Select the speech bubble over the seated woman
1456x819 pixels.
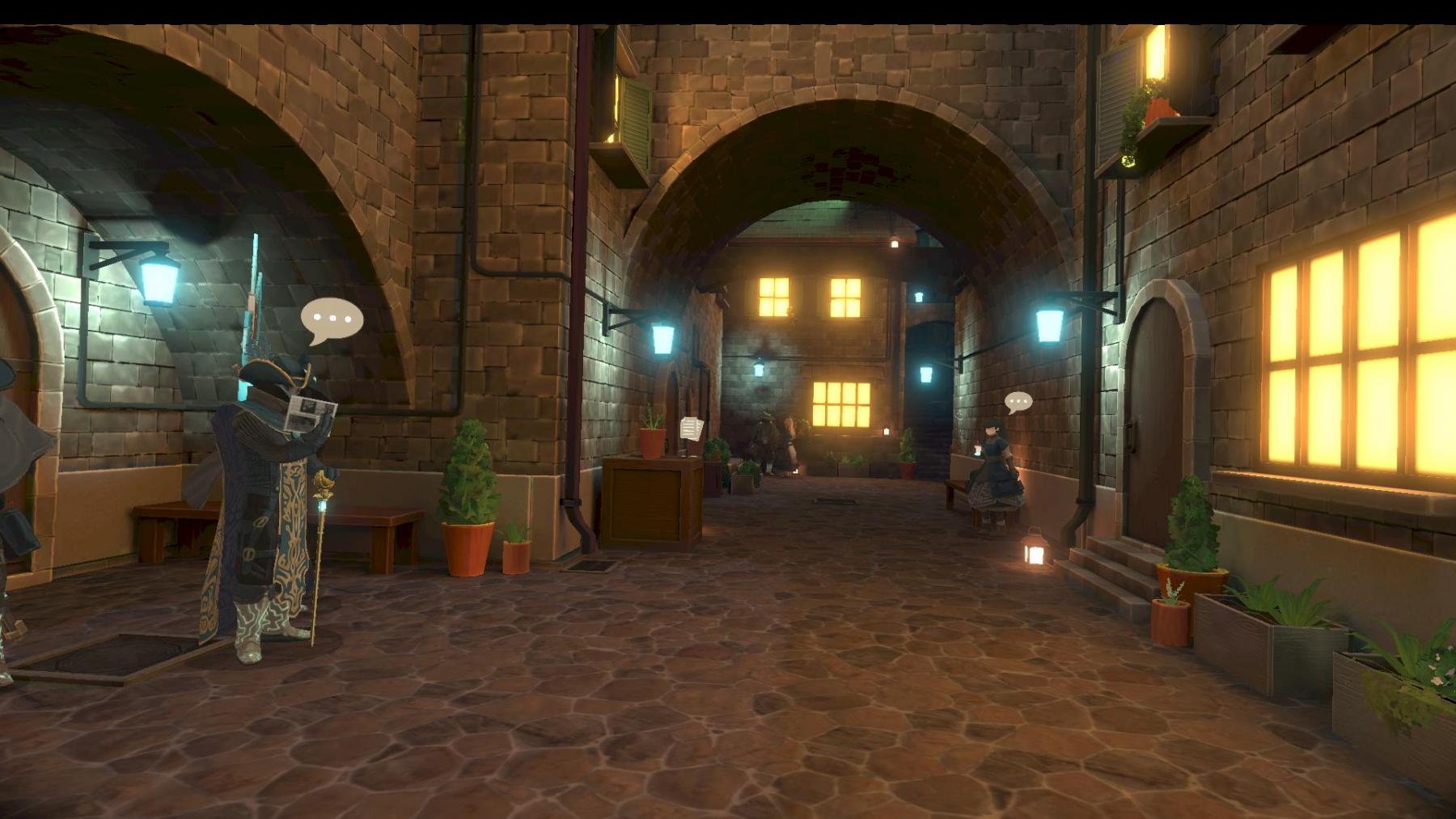[1018, 401]
